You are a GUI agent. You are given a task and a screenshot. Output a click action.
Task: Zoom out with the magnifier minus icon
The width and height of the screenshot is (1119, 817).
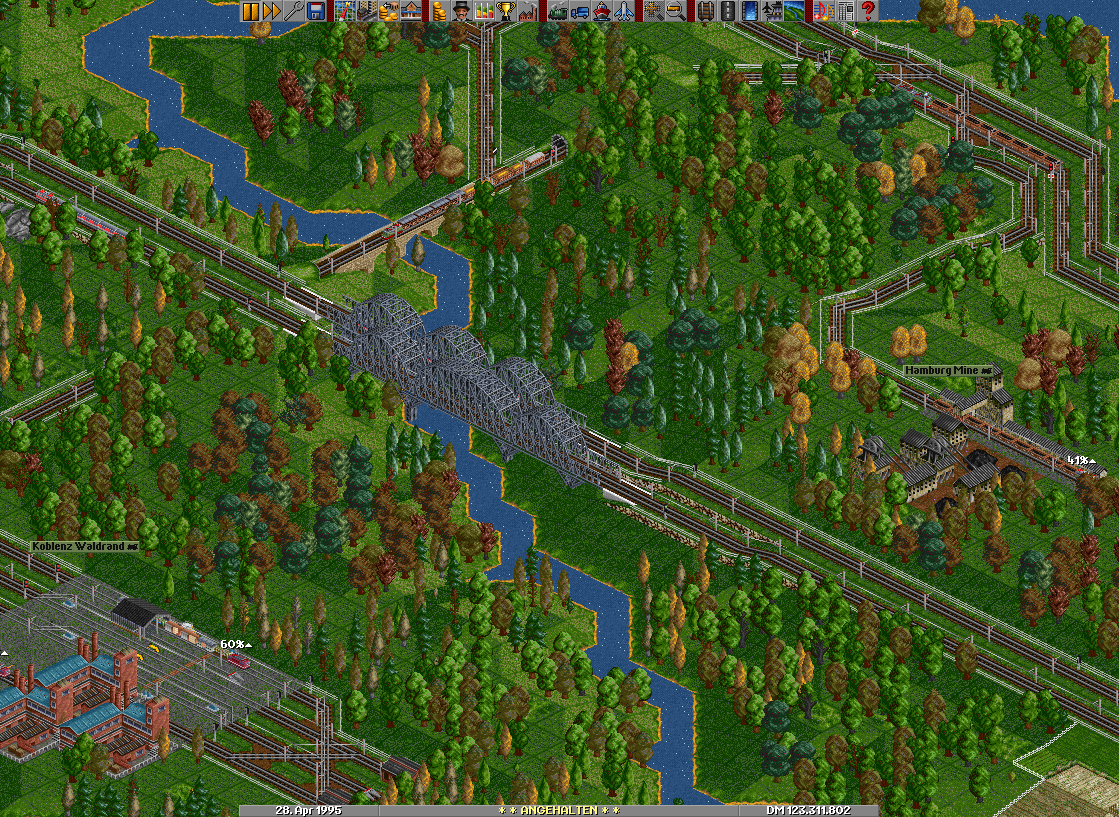point(675,11)
